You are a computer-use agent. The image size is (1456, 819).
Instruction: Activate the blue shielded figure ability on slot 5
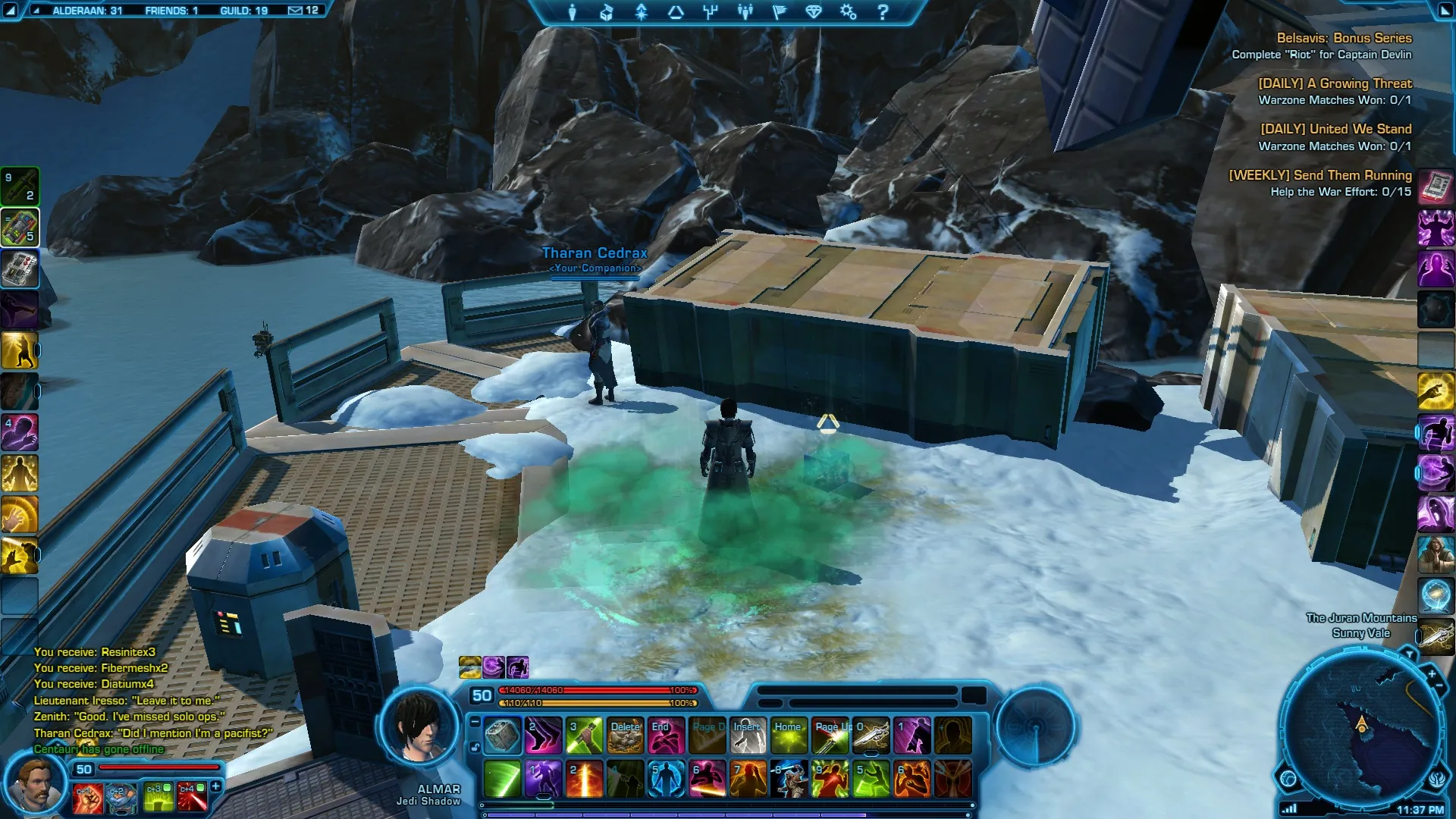666,780
